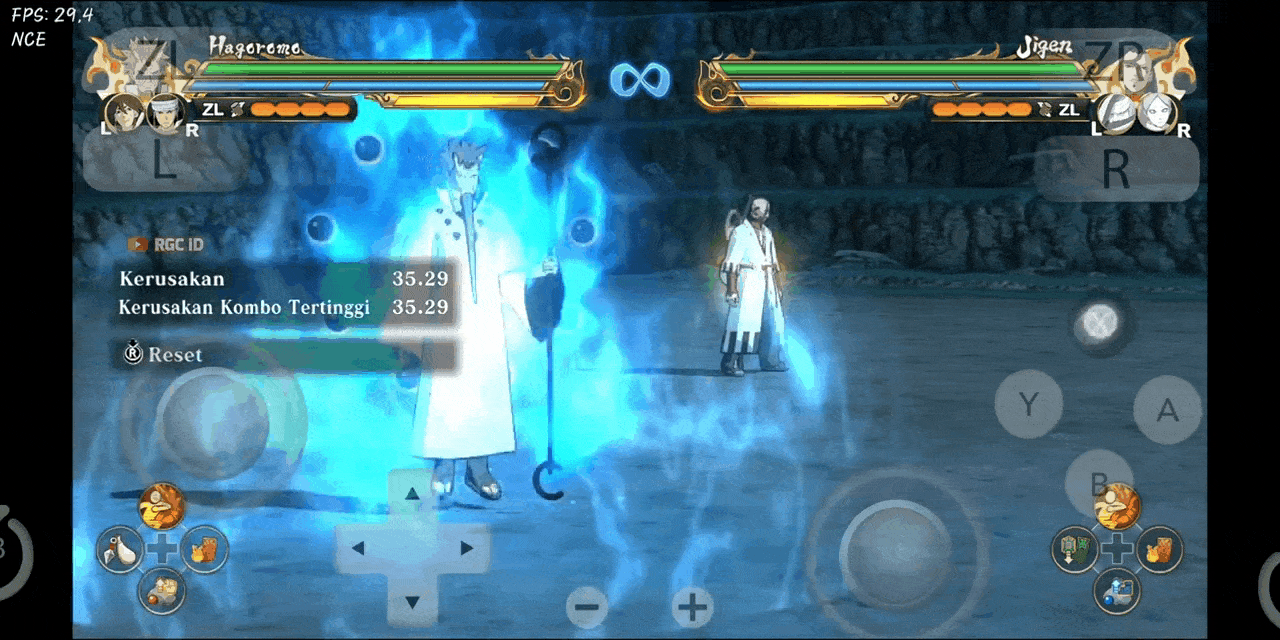Viewport: 1280px width, 640px height.
Task: Select Hagoromo's white bird ninja tool icon
Action: coord(120,549)
